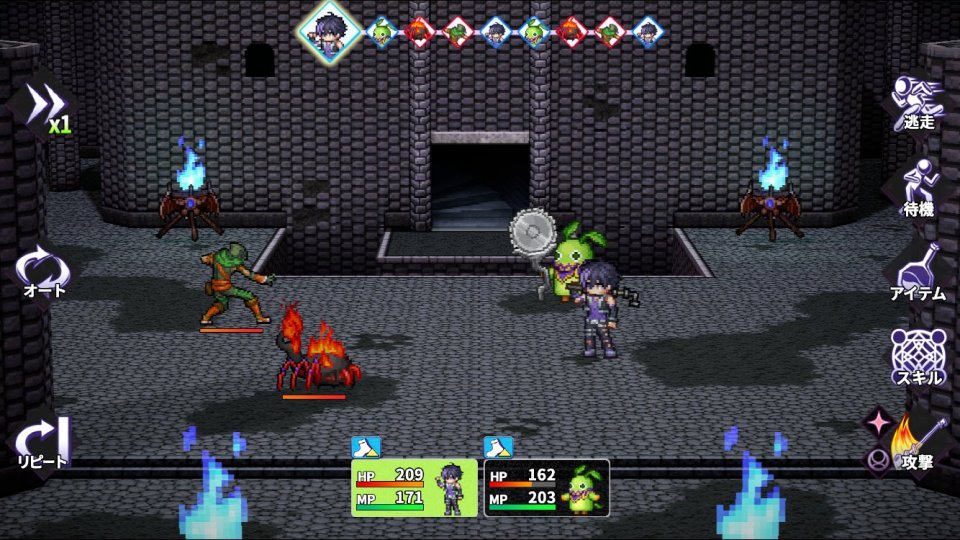Select the hero's HP/MP status panel
The width and height of the screenshot is (960, 540).
414,487
